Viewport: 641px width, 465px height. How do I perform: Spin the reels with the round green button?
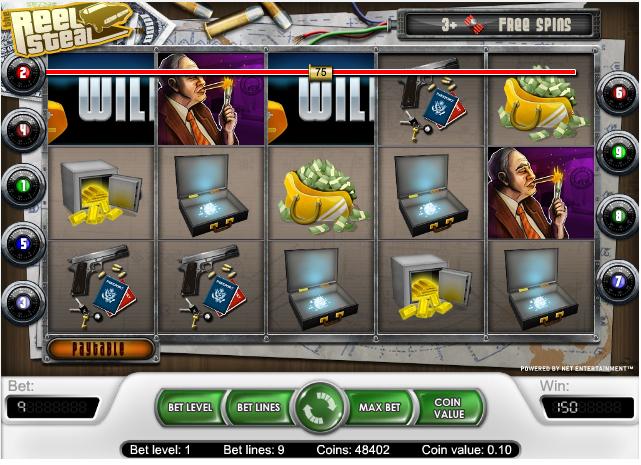[x=321, y=409]
